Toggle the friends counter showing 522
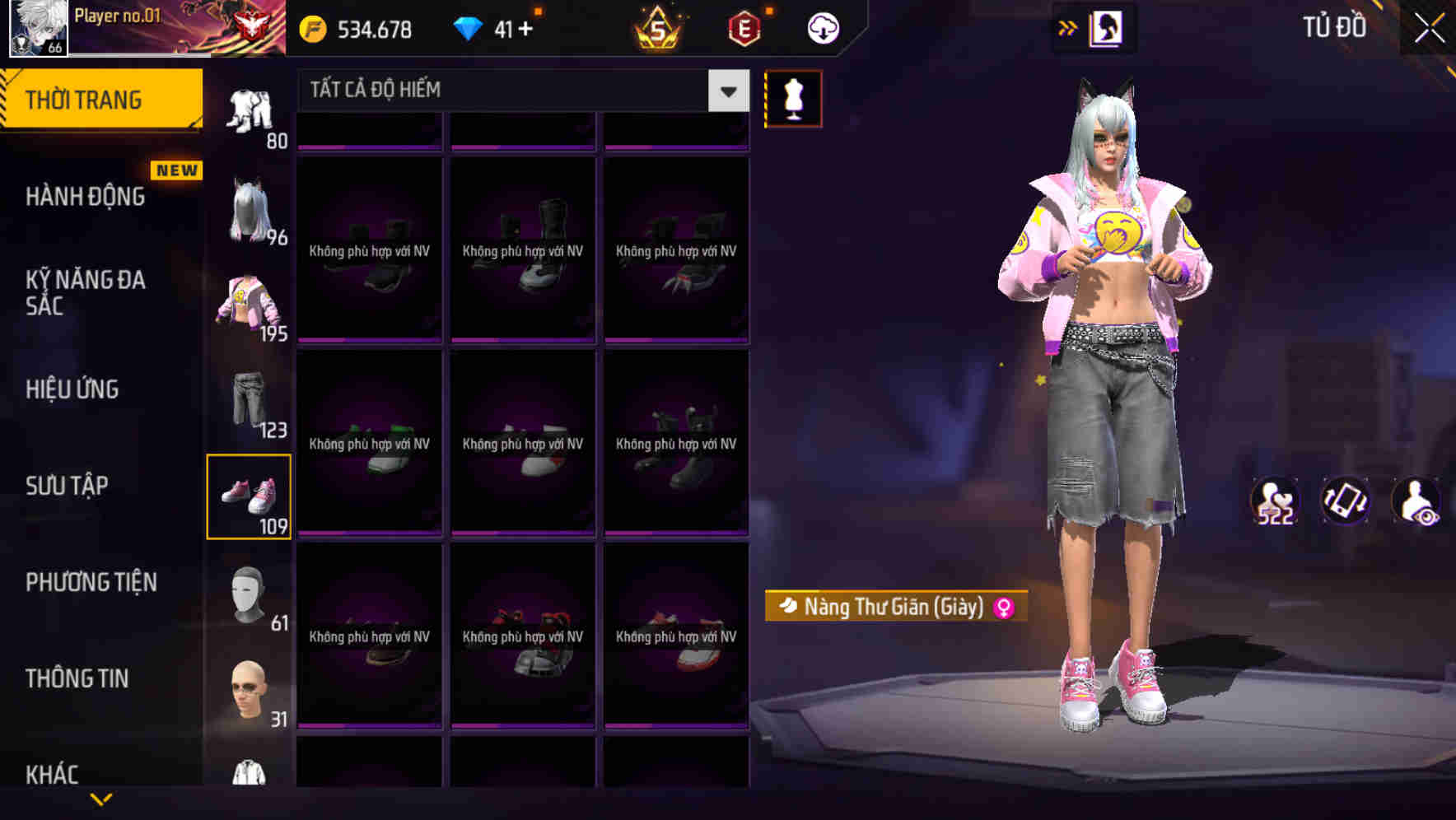 click(1276, 502)
